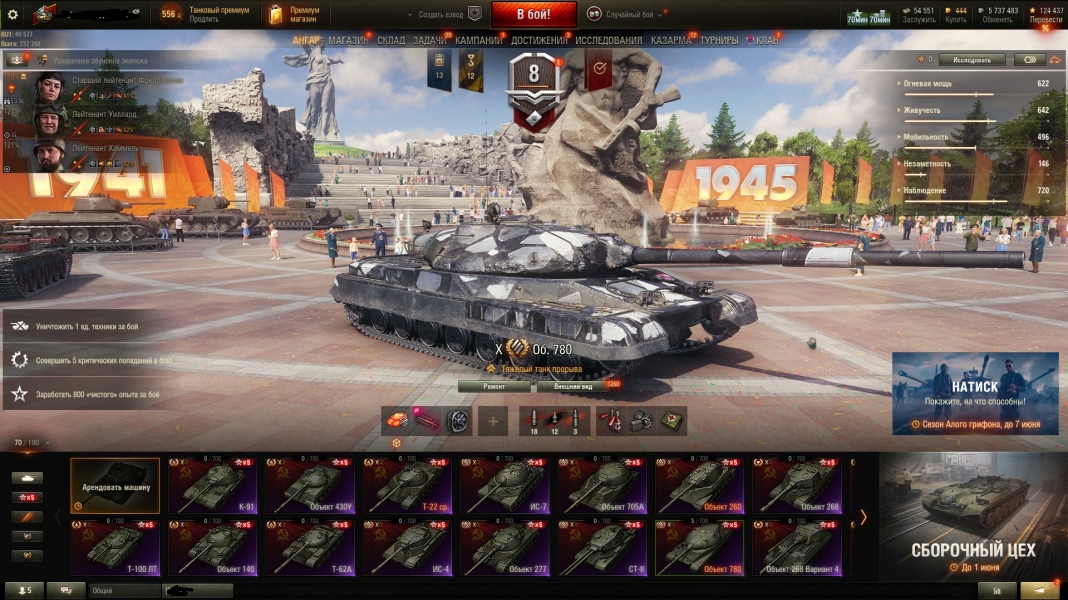
Task: Open the Натиск event banner
Action: [x=975, y=393]
